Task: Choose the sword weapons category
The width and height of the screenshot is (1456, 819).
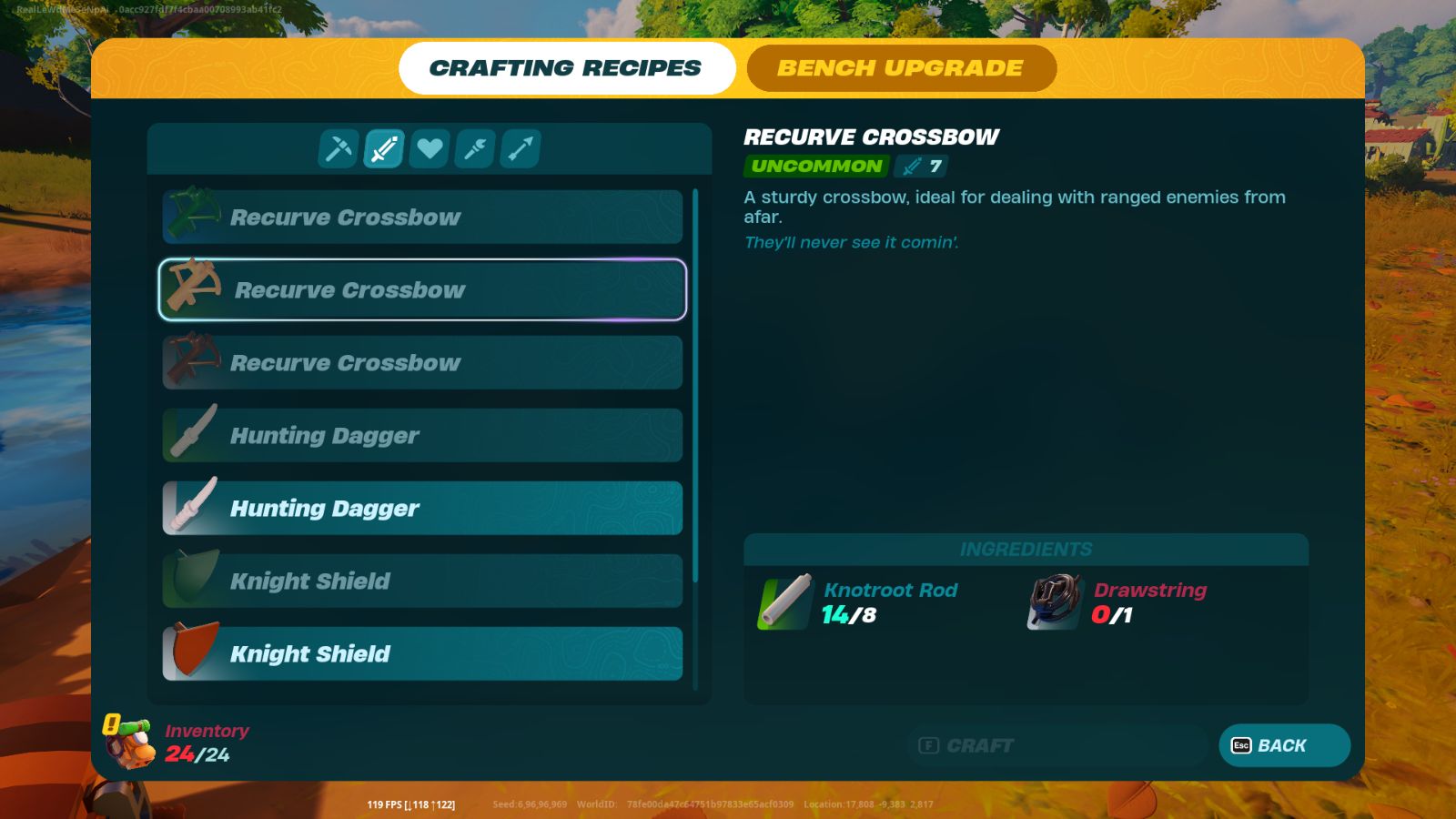Action: coord(384,148)
